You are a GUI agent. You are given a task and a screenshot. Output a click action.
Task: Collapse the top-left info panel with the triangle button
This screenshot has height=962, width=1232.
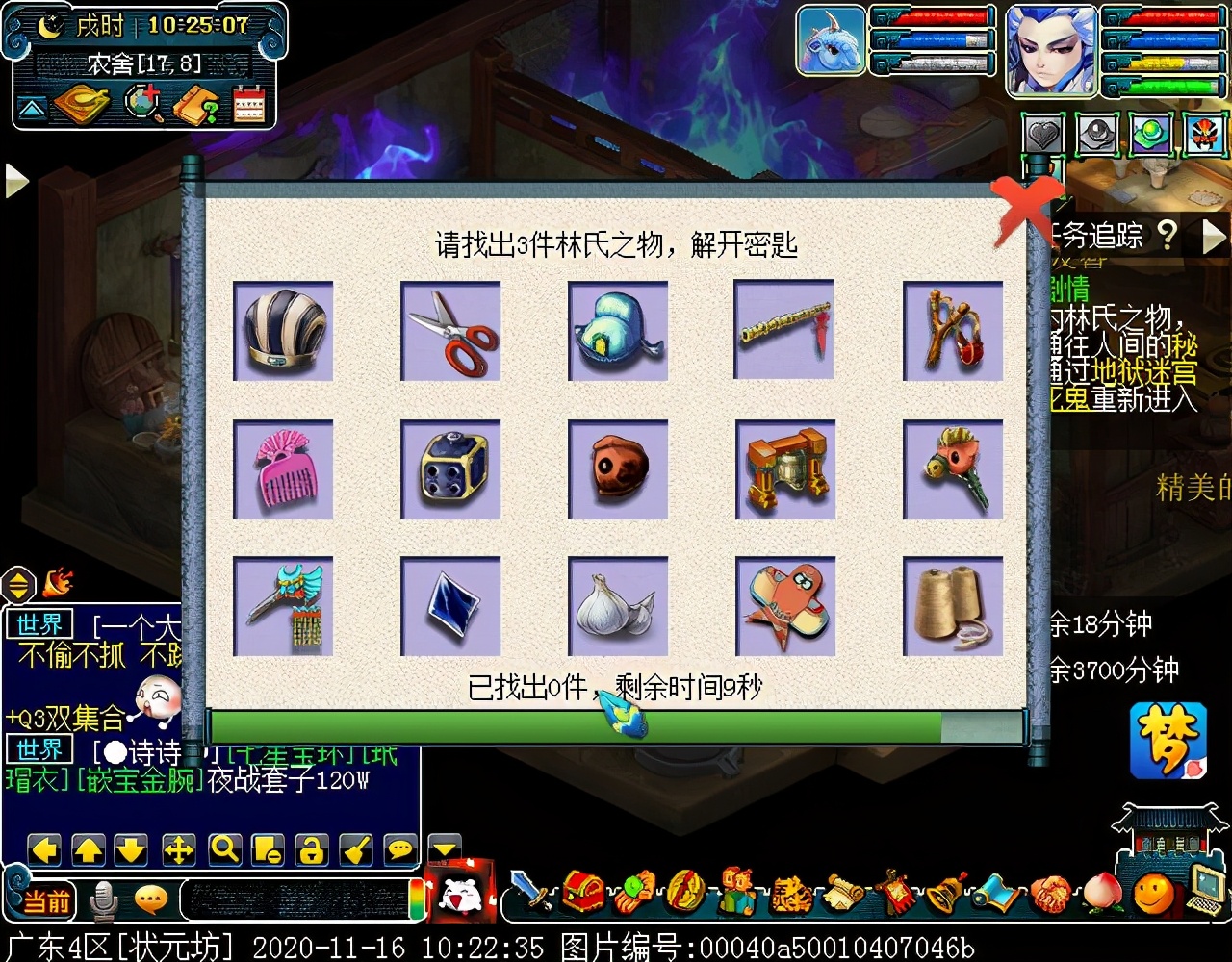tap(29, 109)
